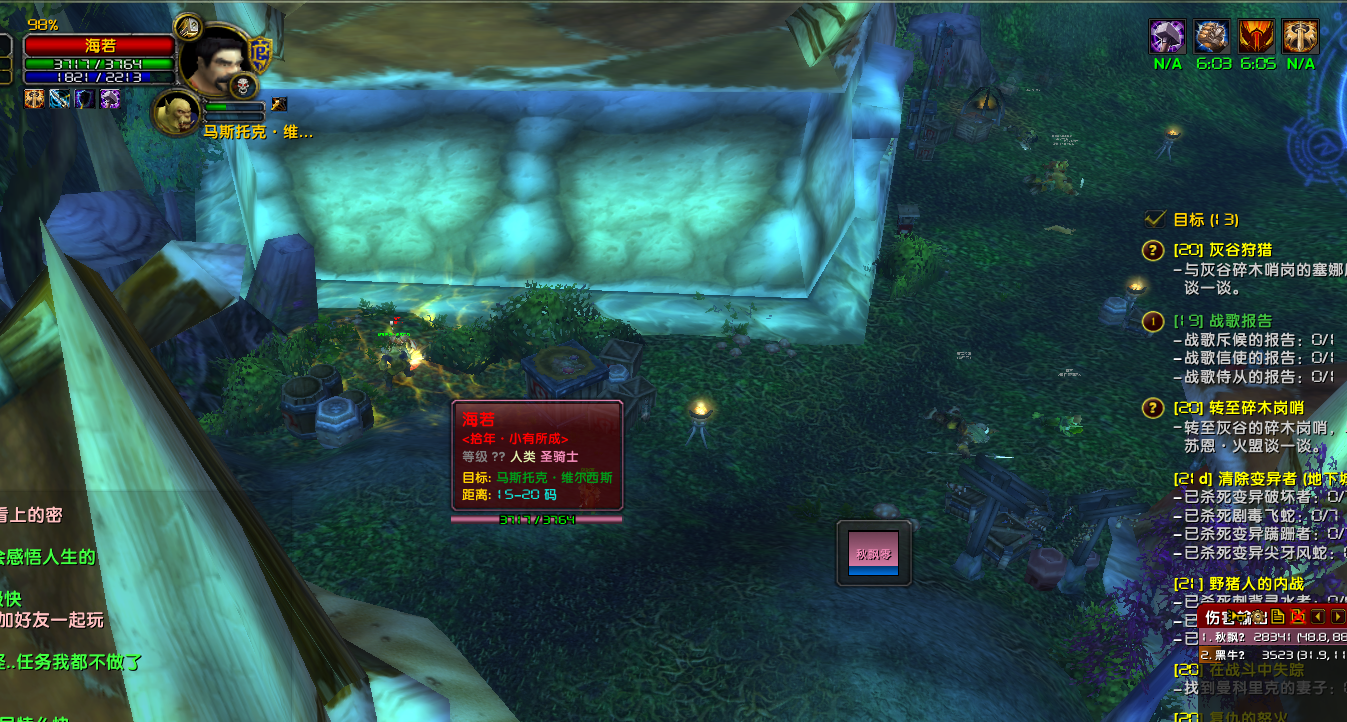The height and width of the screenshot is (722, 1347).
Task: Reset damage meter data with the red-X icon
Action: [1298, 617]
